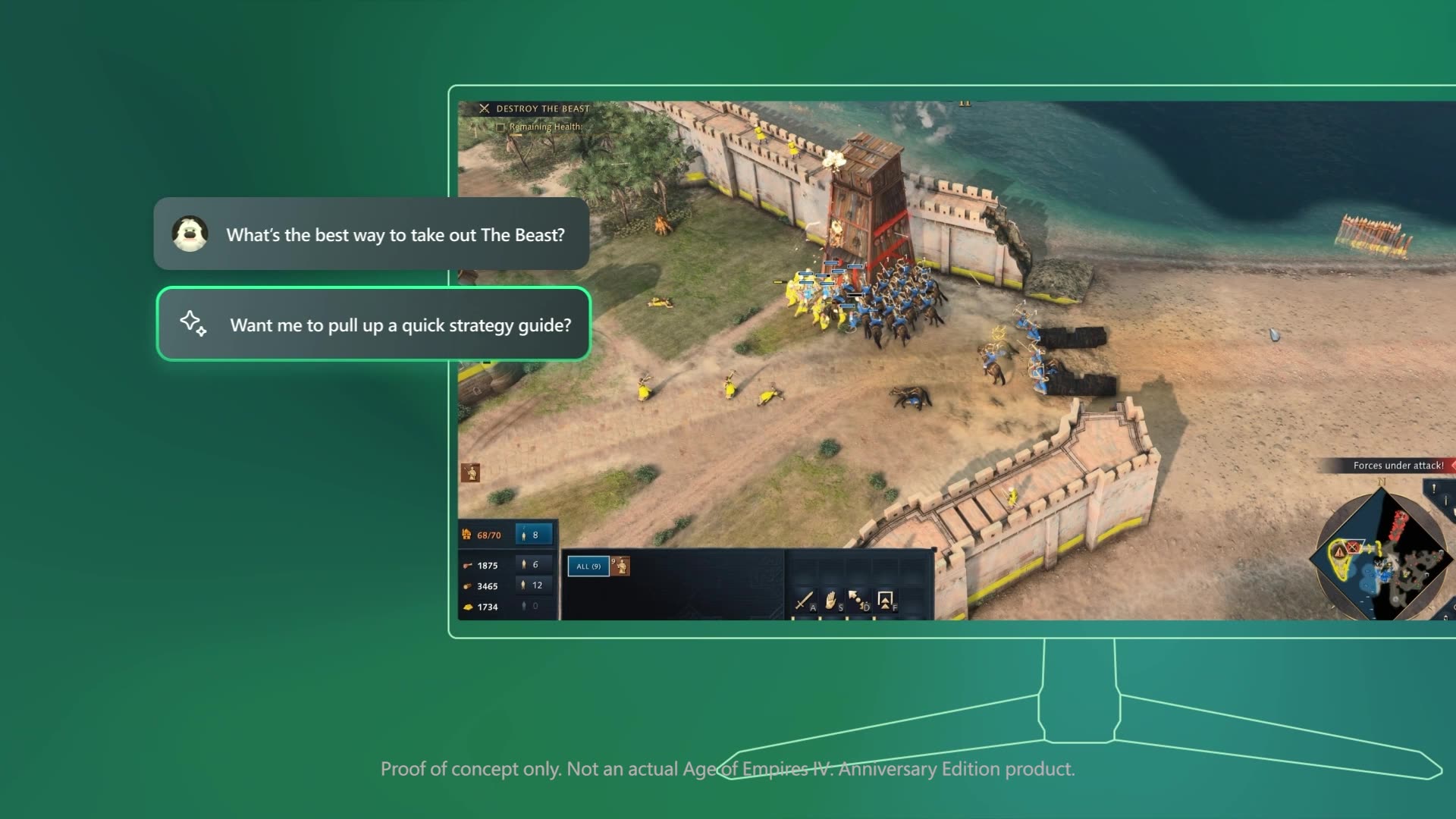Click the player avatar on the question bubble

pyautogui.click(x=190, y=234)
